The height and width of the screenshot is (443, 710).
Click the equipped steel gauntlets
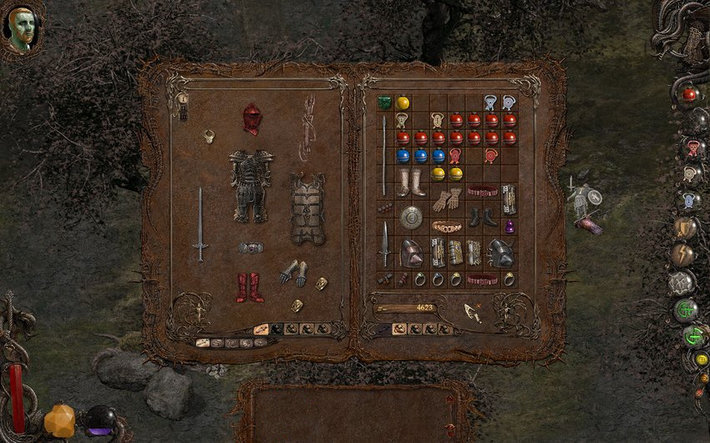pyautogui.click(x=293, y=272)
